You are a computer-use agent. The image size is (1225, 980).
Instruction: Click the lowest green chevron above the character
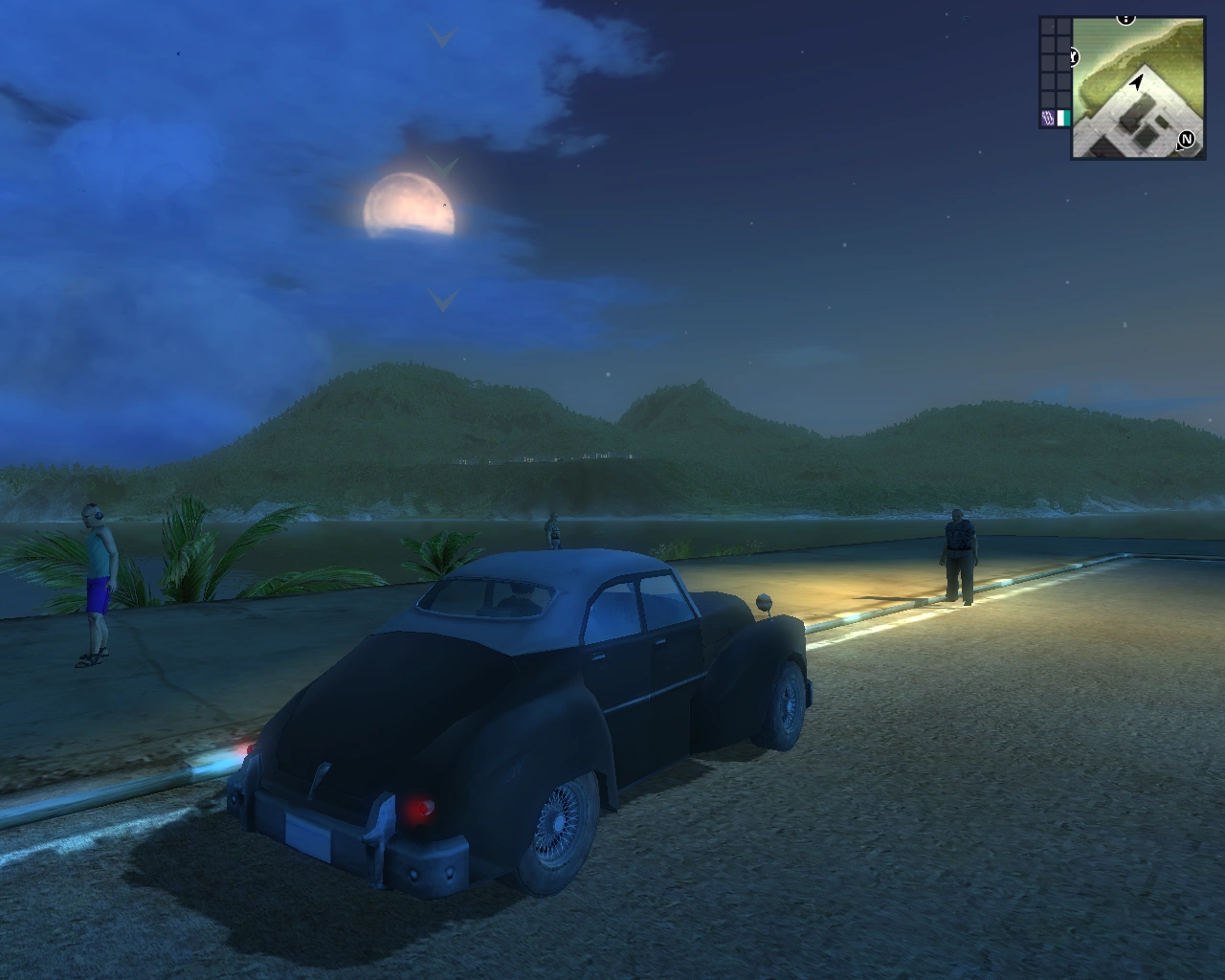[x=441, y=301]
